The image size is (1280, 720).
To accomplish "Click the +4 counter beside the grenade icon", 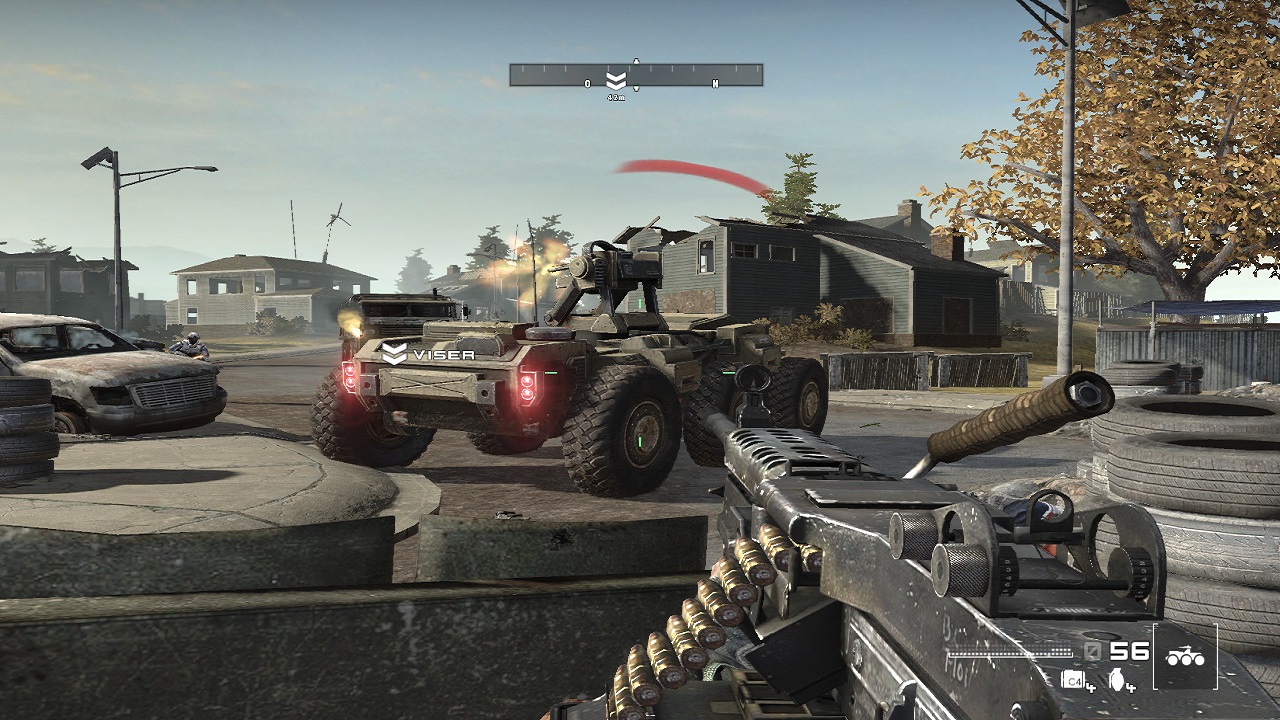I will pos(1131,688).
